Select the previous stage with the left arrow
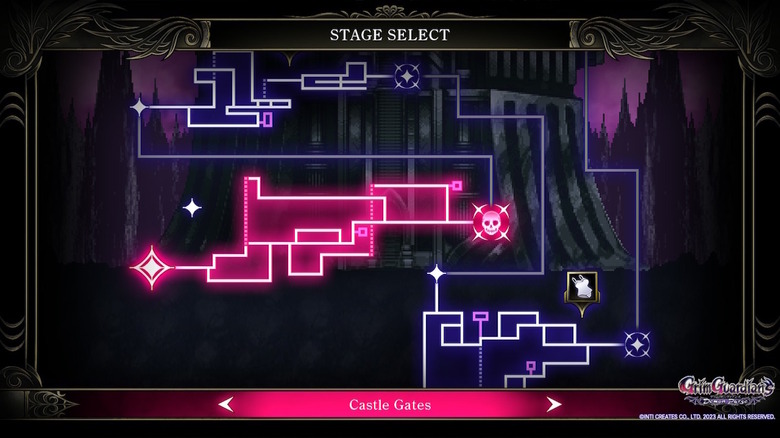This screenshot has height=438, width=780. 227,404
